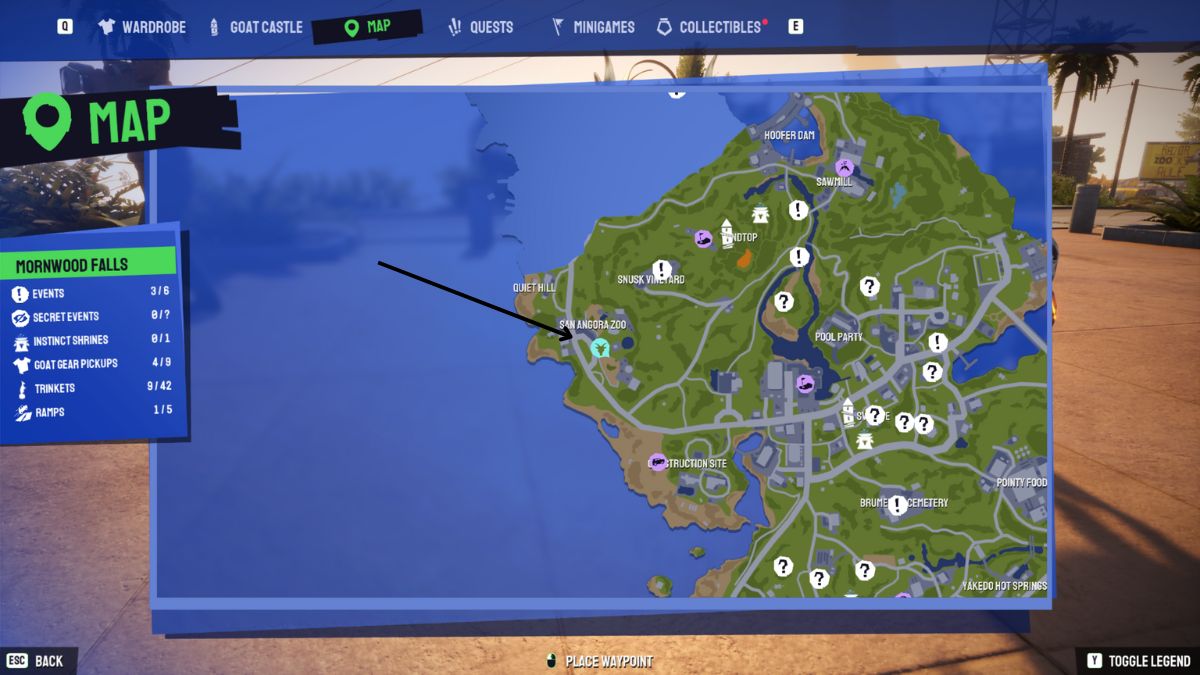This screenshot has width=1200, height=675.
Task: Select the orange goat marker on the map
Action: 745,259
